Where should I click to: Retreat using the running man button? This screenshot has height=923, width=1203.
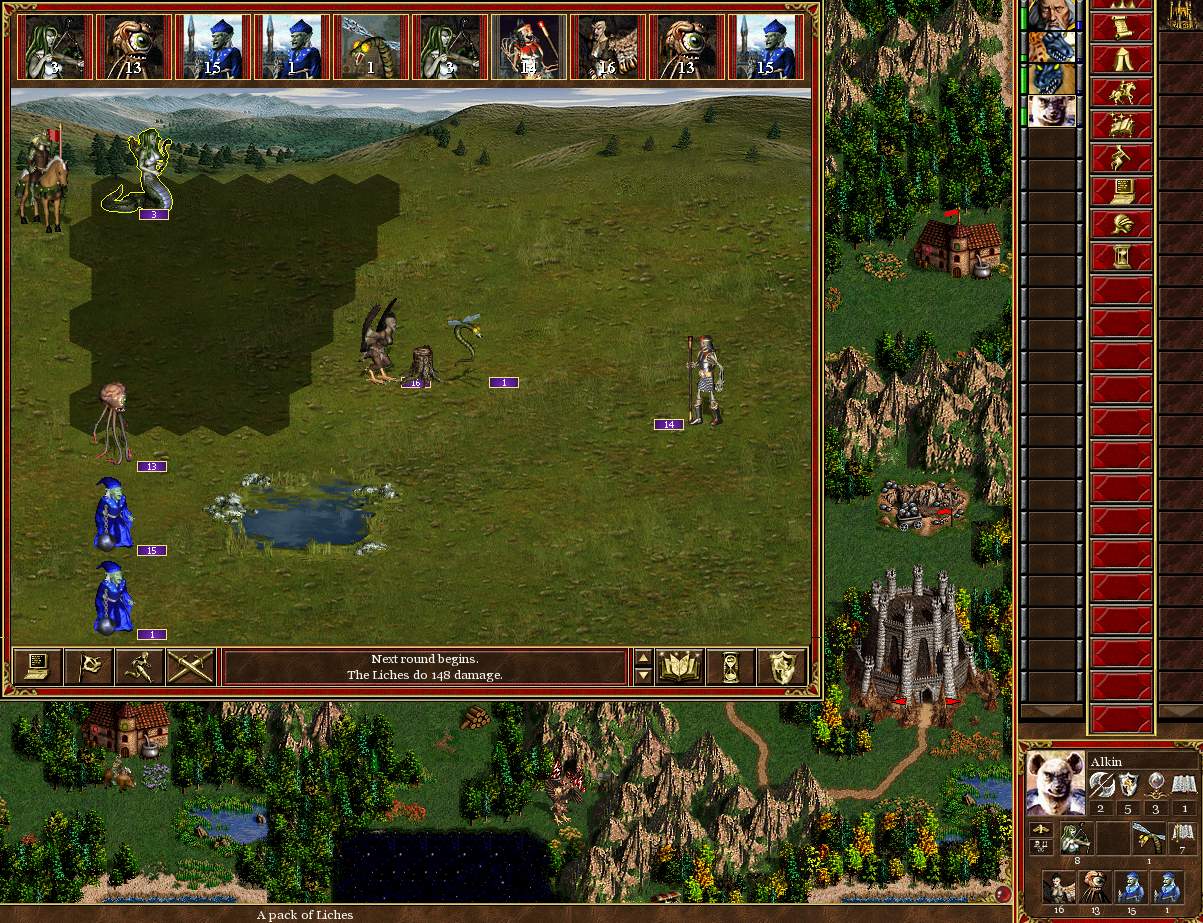[140, 667]
